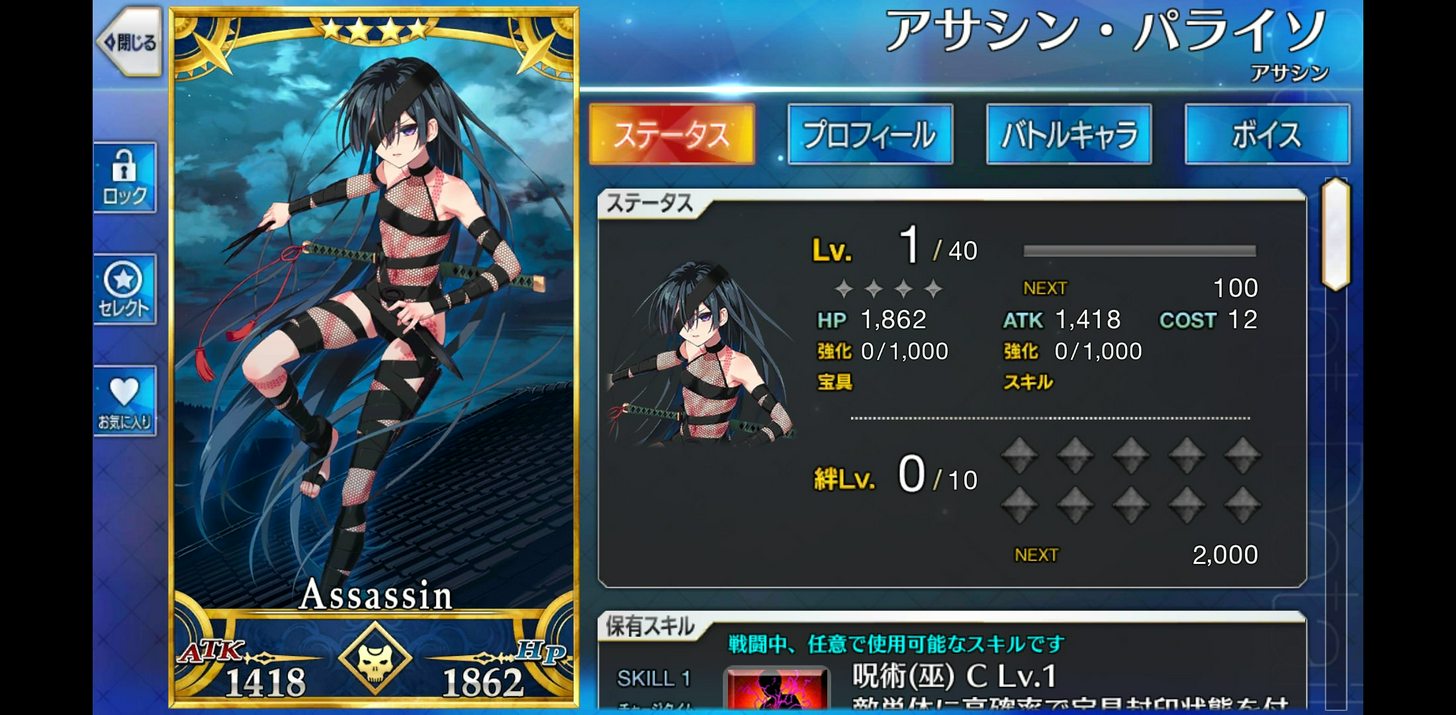Switch to the ステータス tab

pyautogui.click(x=671, y=134)
